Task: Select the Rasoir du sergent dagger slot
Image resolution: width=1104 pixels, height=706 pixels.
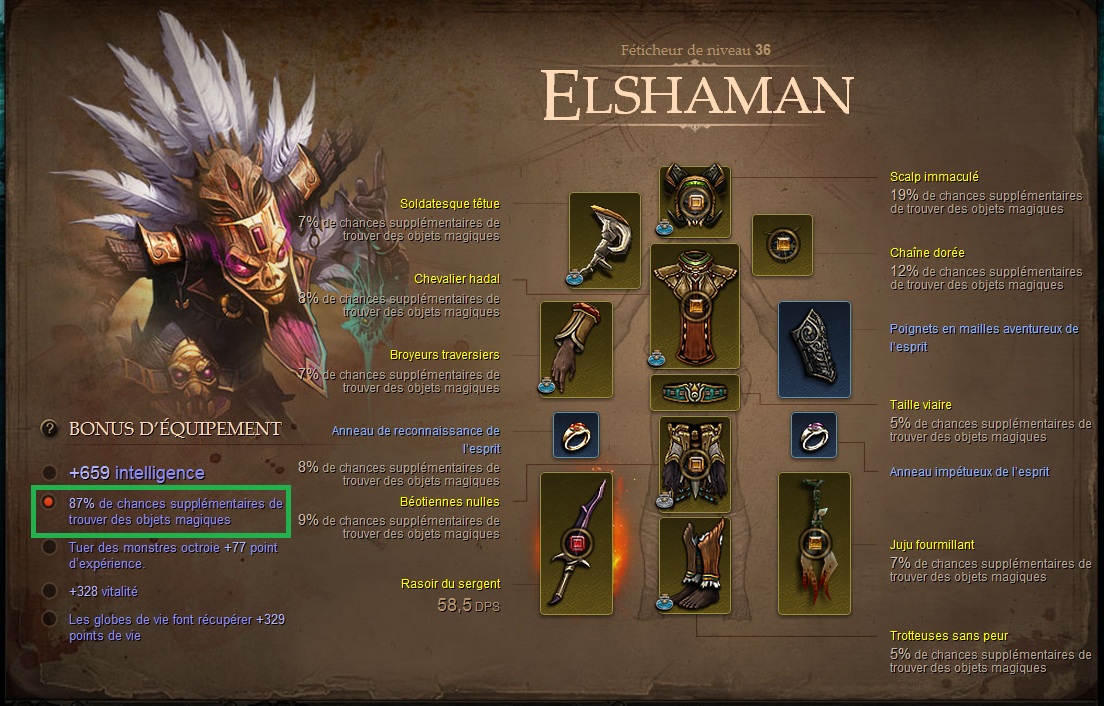Action: [x=575, y=543]
